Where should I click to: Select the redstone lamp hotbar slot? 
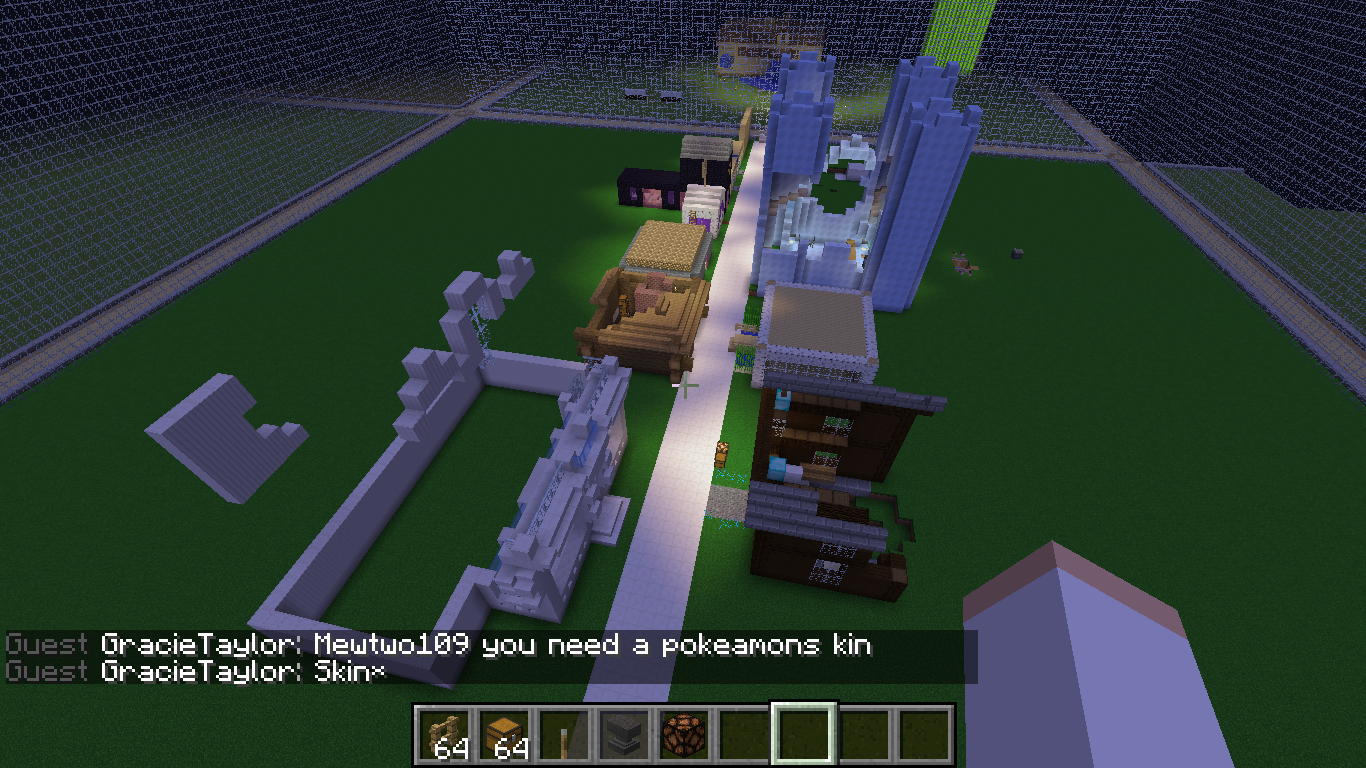(x=684, y=735)
